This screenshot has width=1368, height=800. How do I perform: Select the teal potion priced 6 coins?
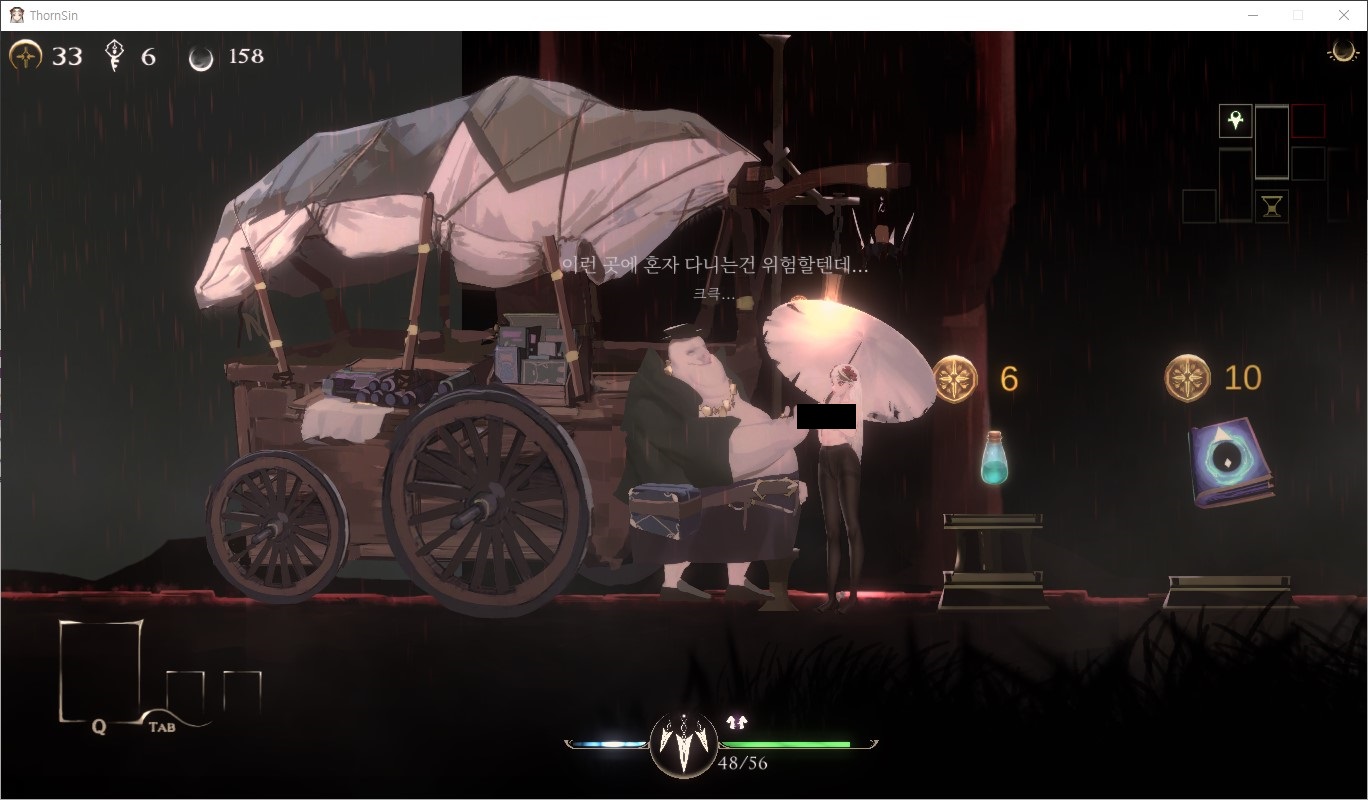(x=993, y=459)
